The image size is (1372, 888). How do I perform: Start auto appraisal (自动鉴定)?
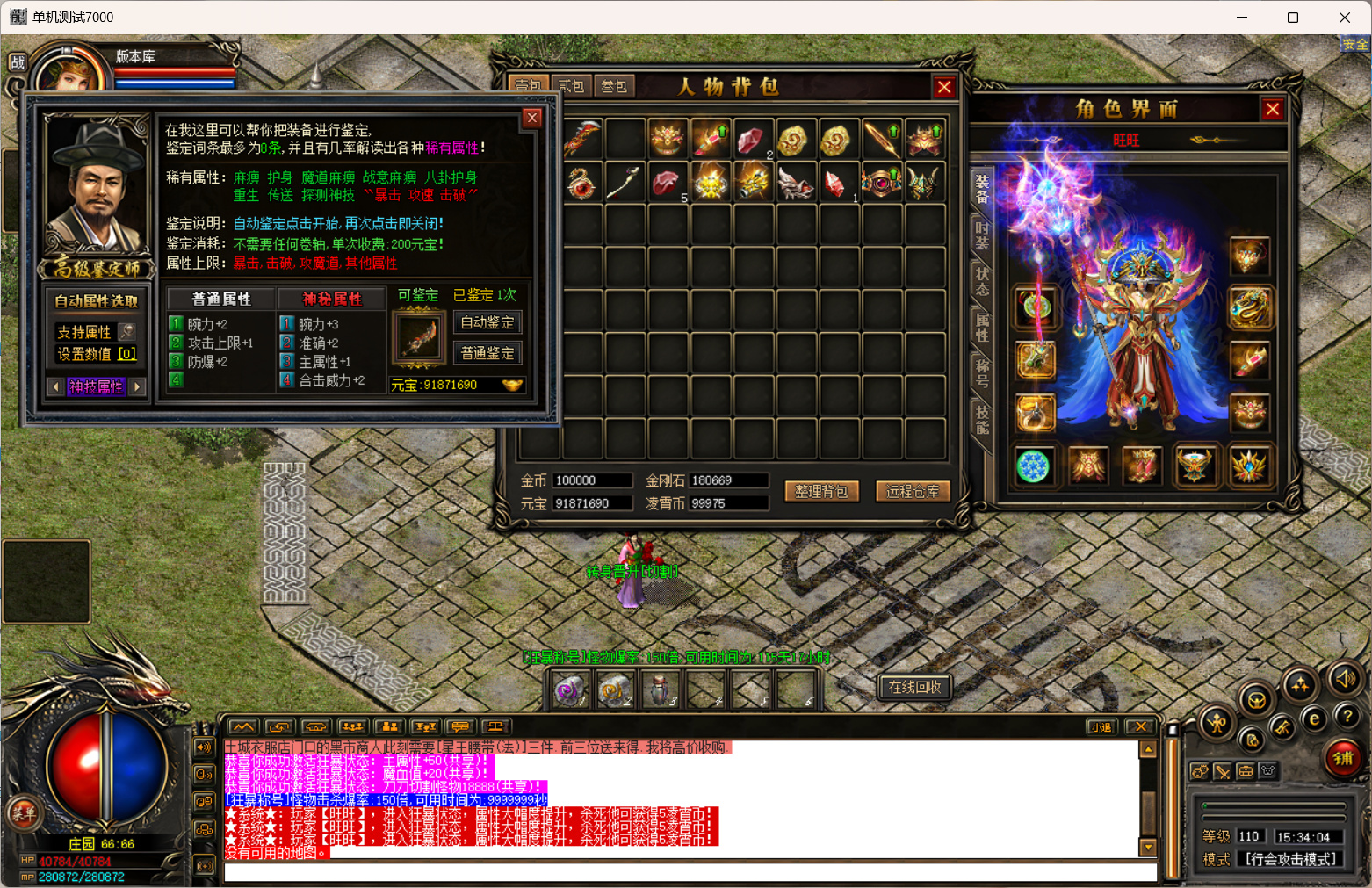point(487,322)
